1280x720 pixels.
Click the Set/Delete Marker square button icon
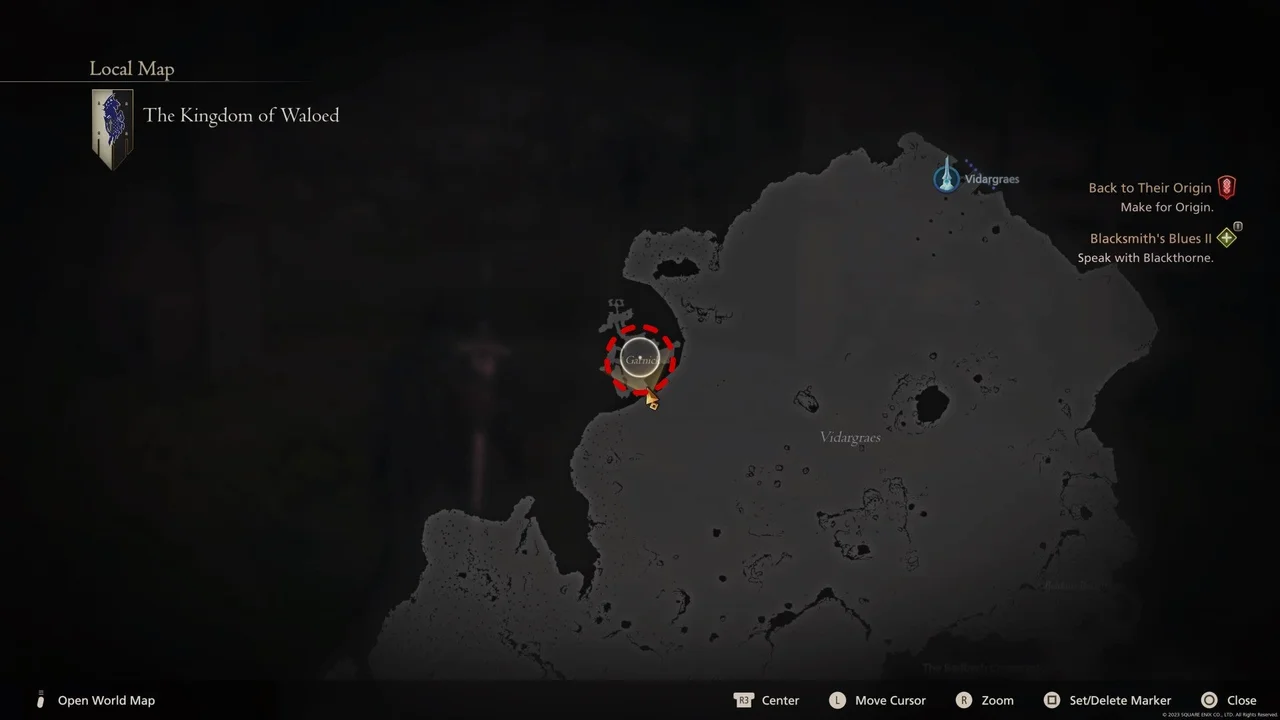[x=1052, y=700]
